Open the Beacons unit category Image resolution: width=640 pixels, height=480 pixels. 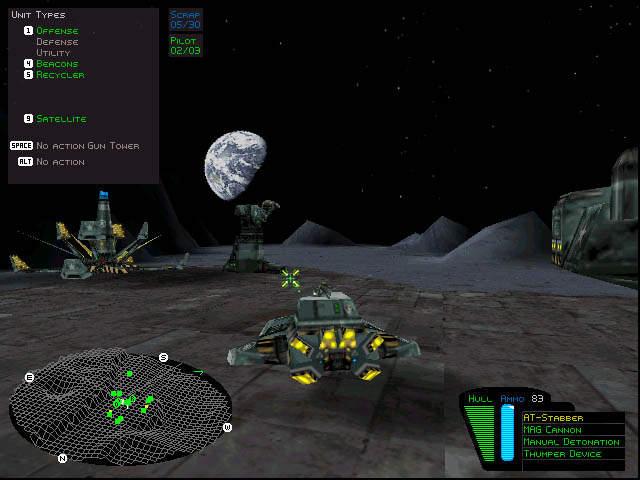point(56,64)
